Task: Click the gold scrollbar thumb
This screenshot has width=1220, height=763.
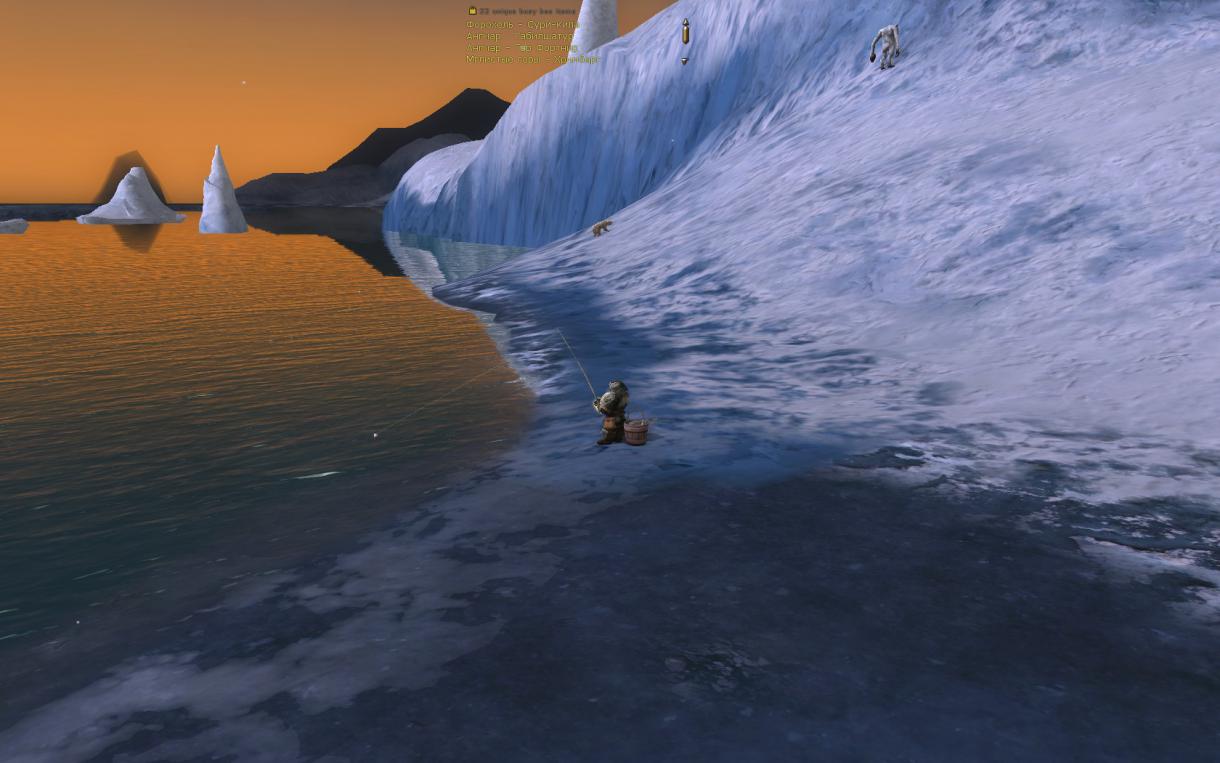Action: point(685,35)
